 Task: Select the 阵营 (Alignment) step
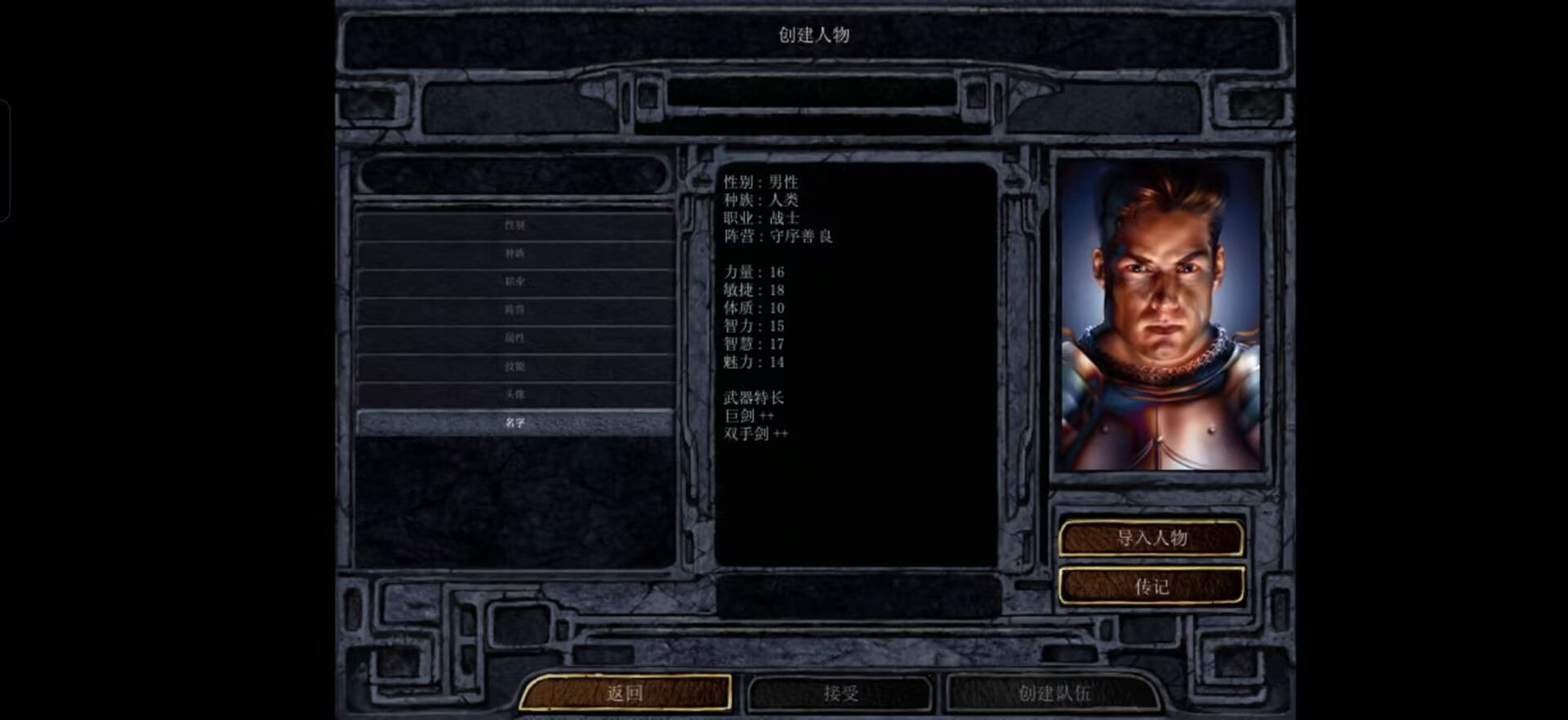pyautogui.click(x=514, y=309)
